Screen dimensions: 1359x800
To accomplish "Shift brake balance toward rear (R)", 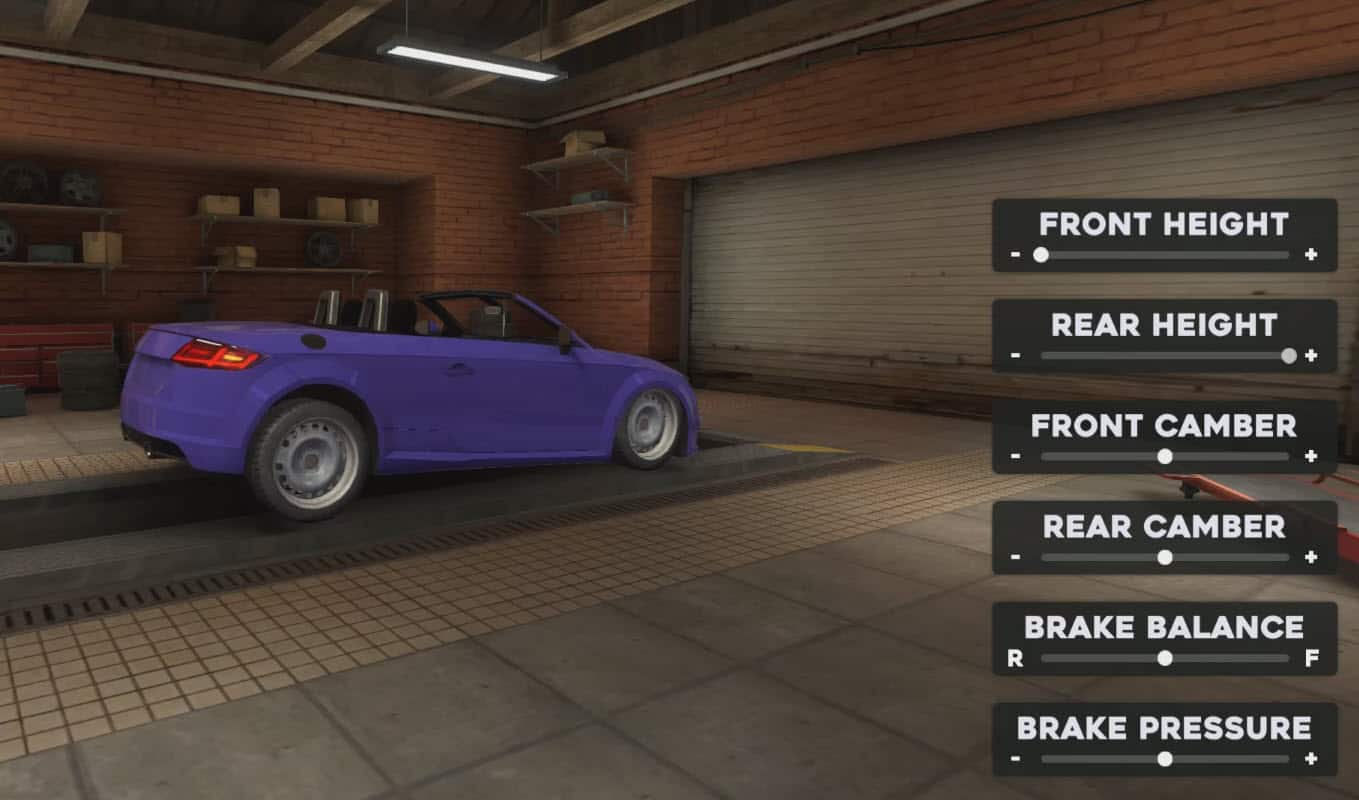I will tap(1016, 659).
